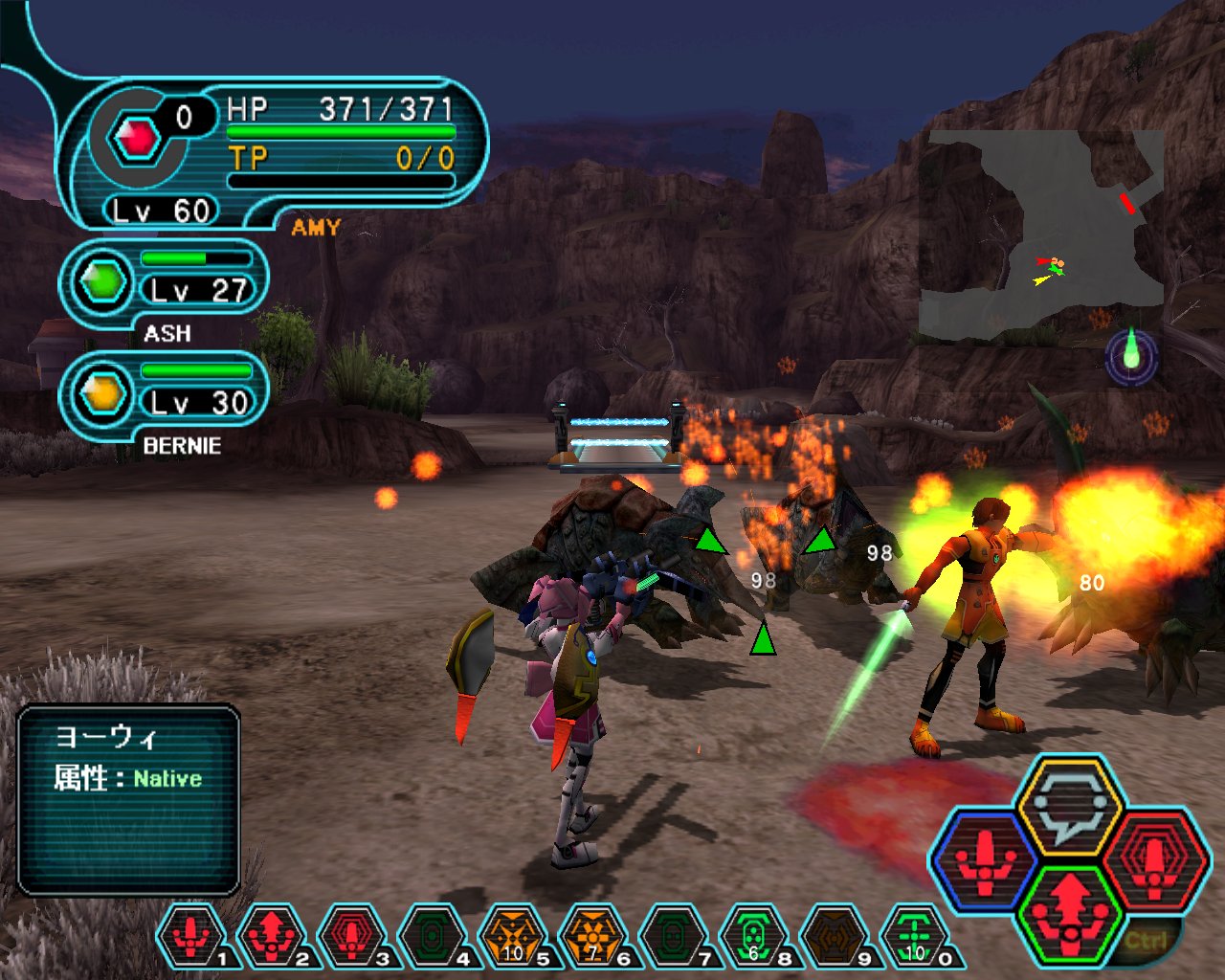Select hotbar slot 1 red attack icon
The height and width of the screenshot is (980, 1225).
tap(191, 935)
